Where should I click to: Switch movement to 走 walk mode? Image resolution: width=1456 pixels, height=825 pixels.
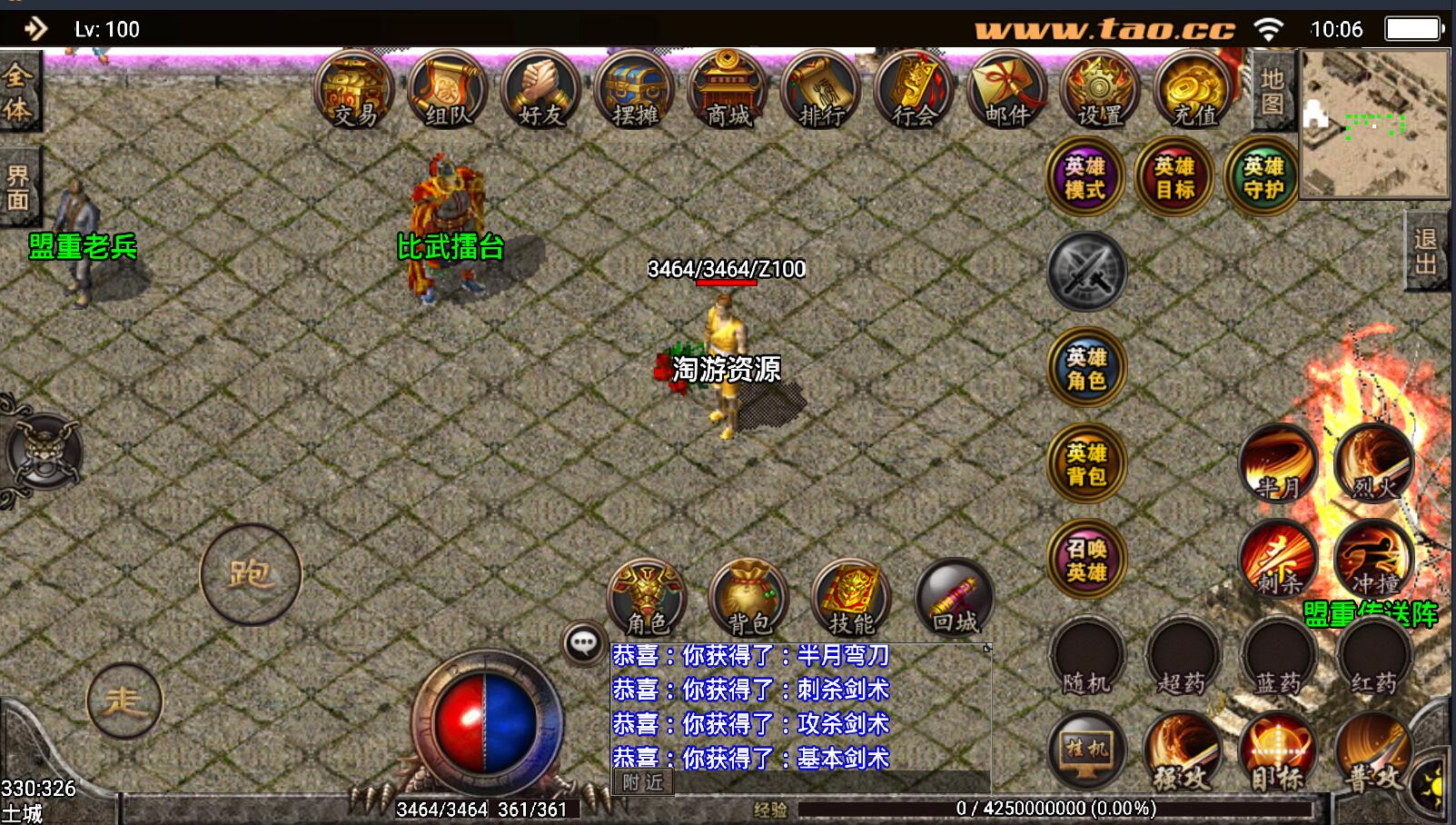(x=125, y=700)
